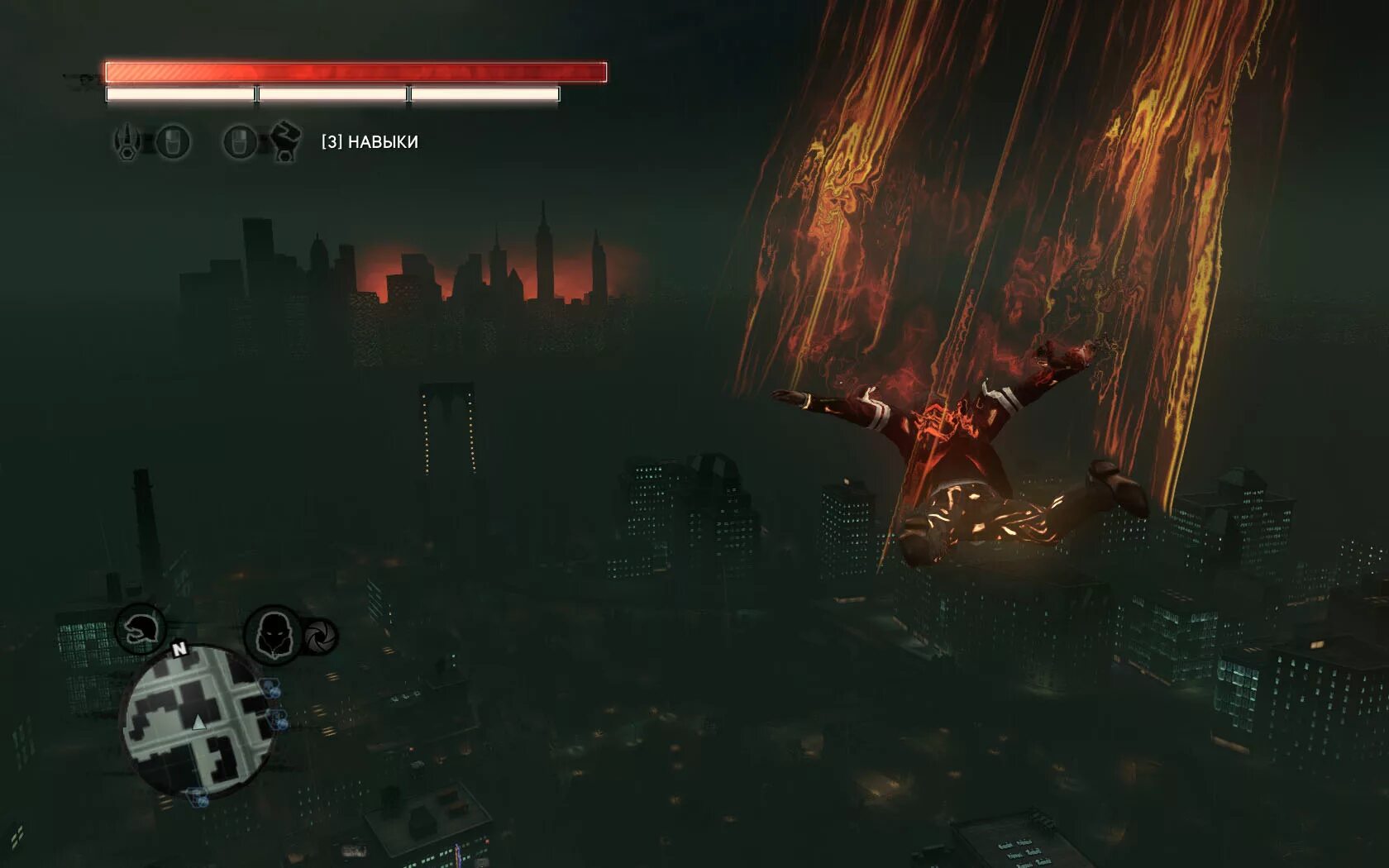Viewport: 1389px width, 868px height.
Task: Click the camera shutter icon
Action: click(319, 637)
